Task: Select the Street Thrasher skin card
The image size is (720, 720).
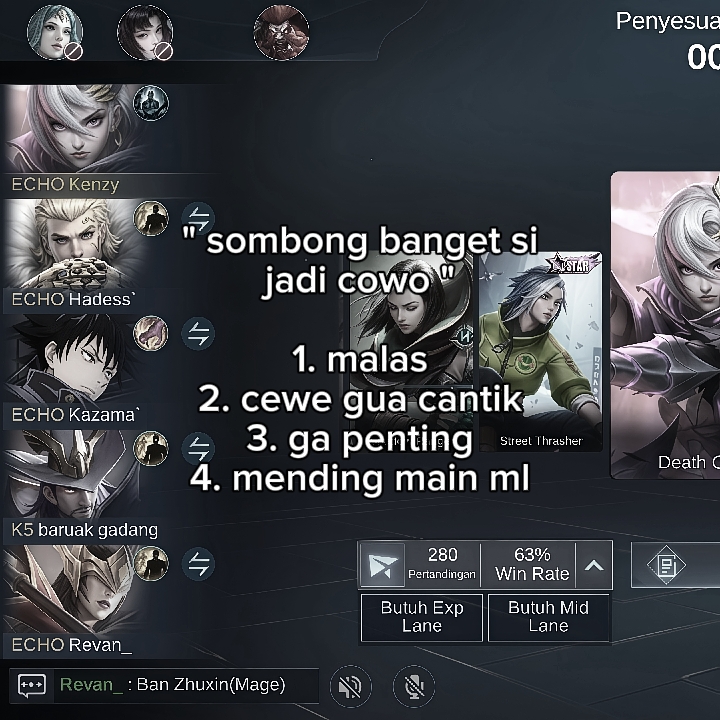Action: point(541,350)
